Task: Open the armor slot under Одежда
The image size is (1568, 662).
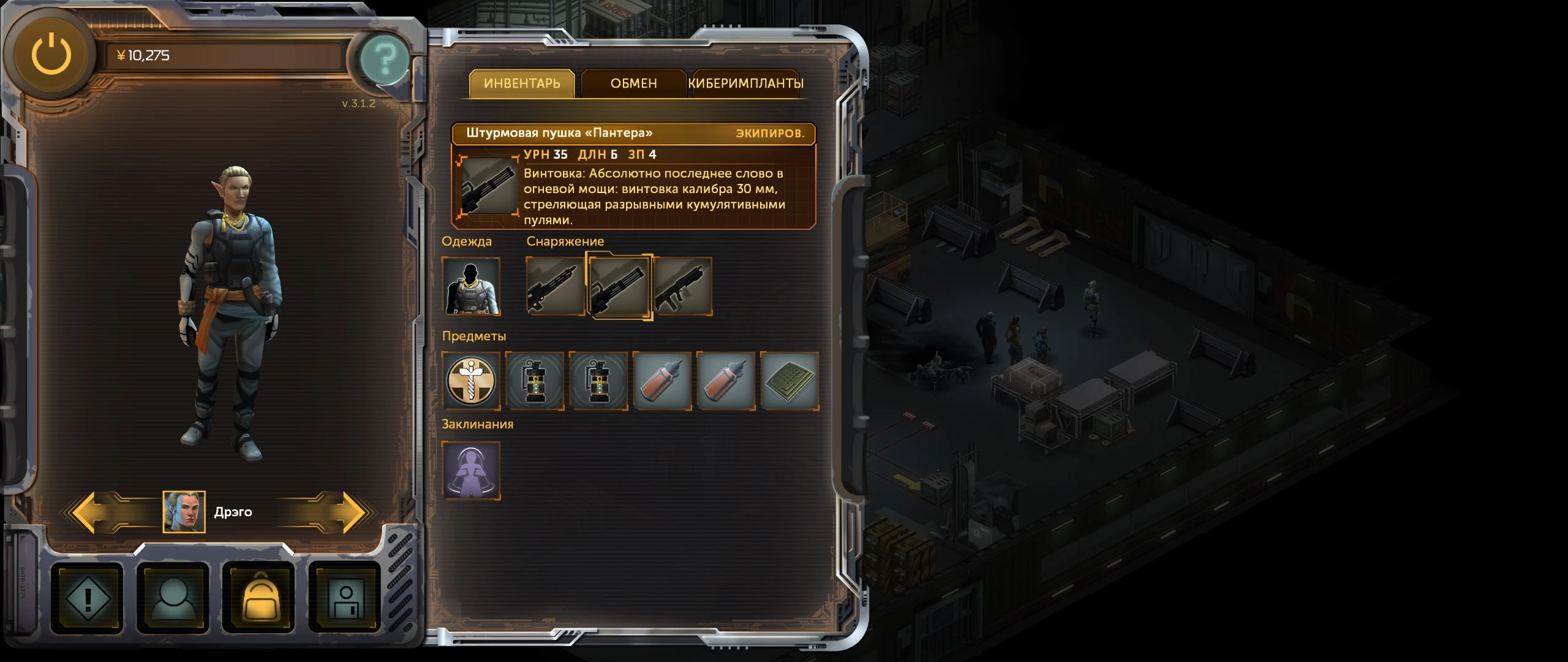Action: tap(472, 286)
